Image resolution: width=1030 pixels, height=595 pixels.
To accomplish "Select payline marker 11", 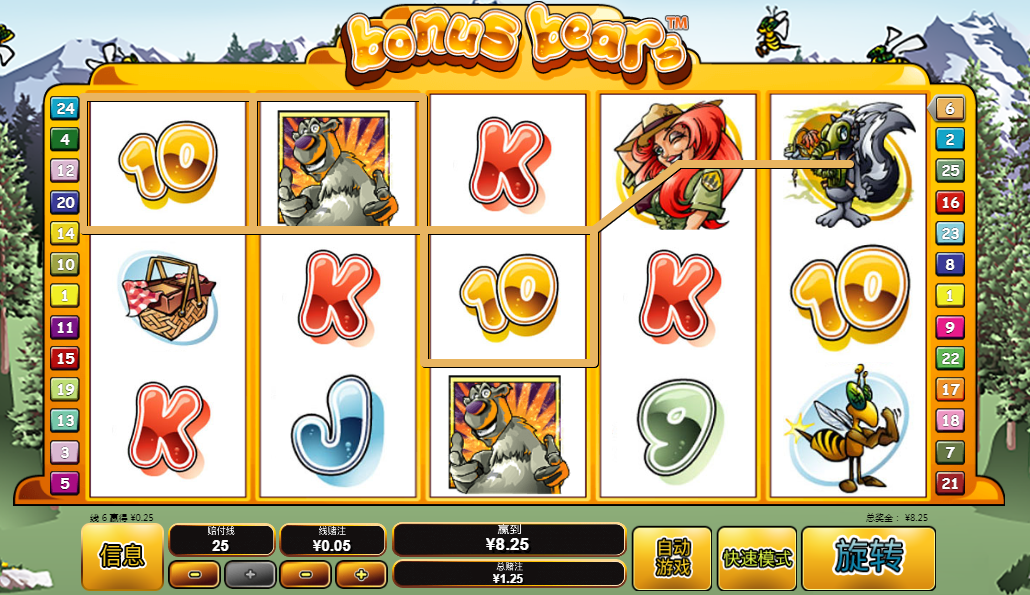I will coord(65,326).
